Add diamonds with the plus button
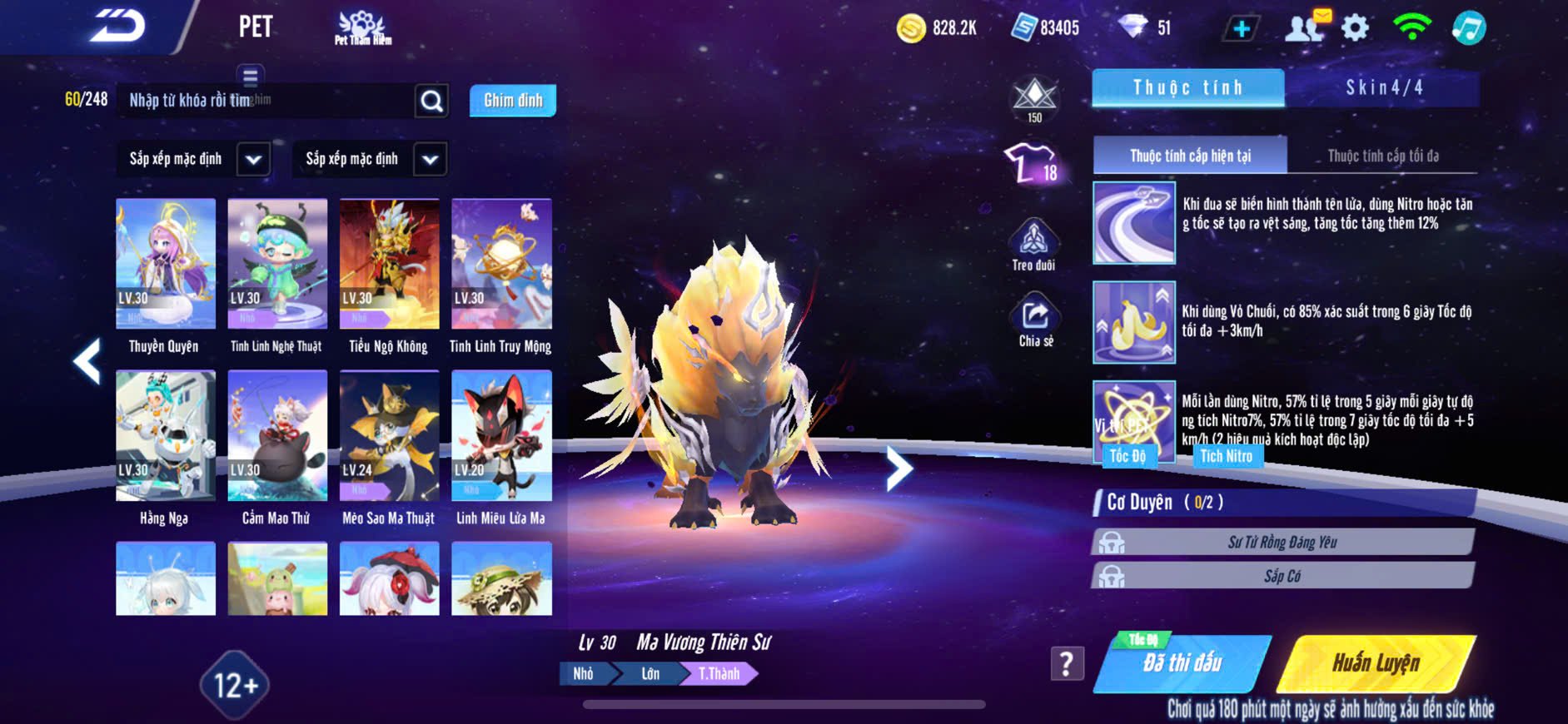This screenshot has width=1568, height=724. [x=1241, y=28]
